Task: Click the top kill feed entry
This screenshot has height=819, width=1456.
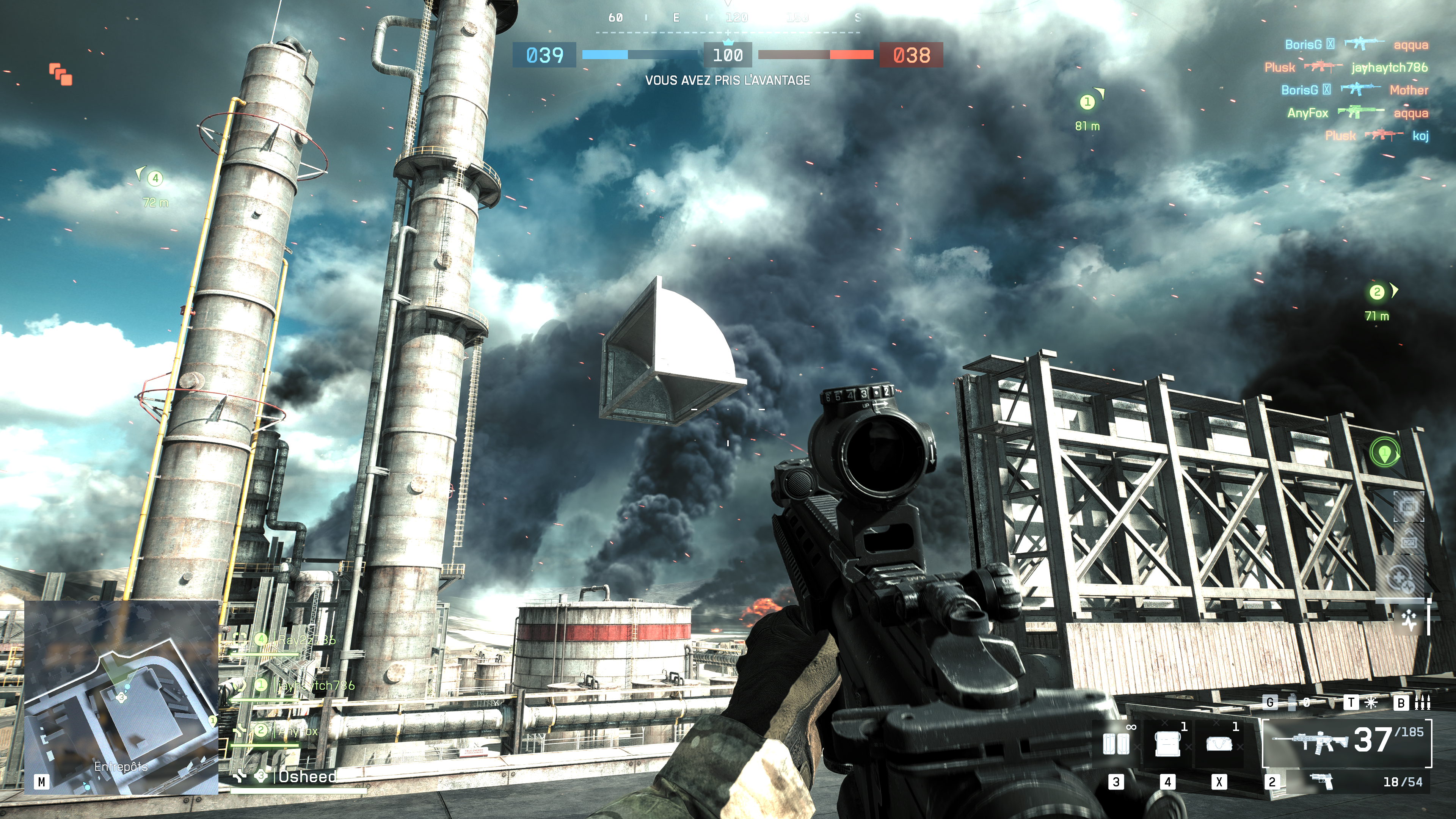Action: [x=1356, y=45]
